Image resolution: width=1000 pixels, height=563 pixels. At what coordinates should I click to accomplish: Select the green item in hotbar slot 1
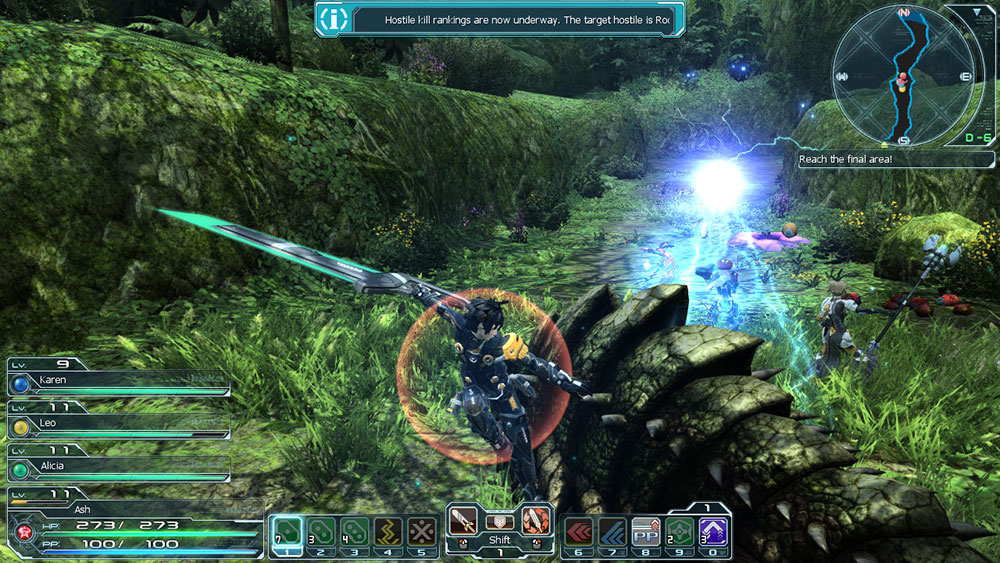click(x=288, y=530)
